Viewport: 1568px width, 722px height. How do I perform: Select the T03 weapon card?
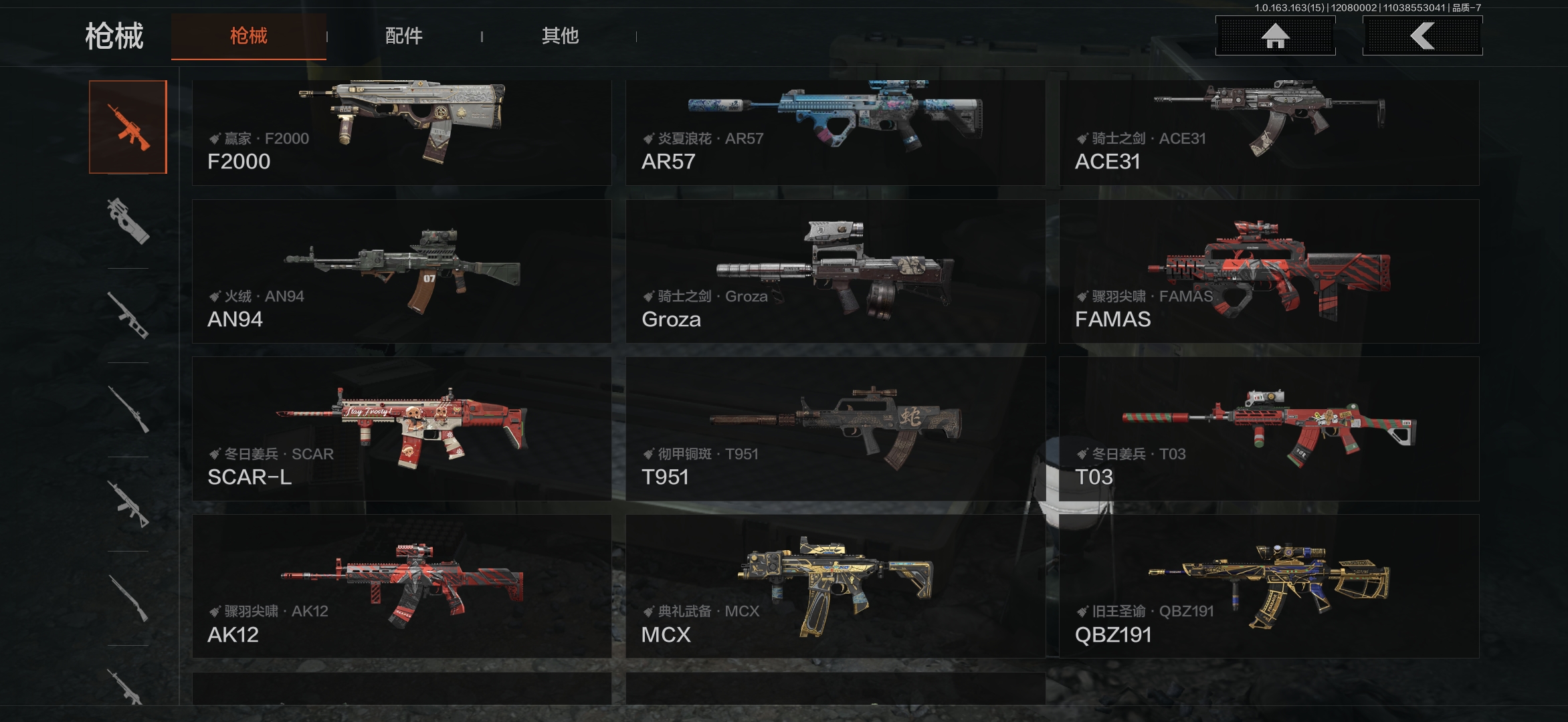pos(1269,429)
